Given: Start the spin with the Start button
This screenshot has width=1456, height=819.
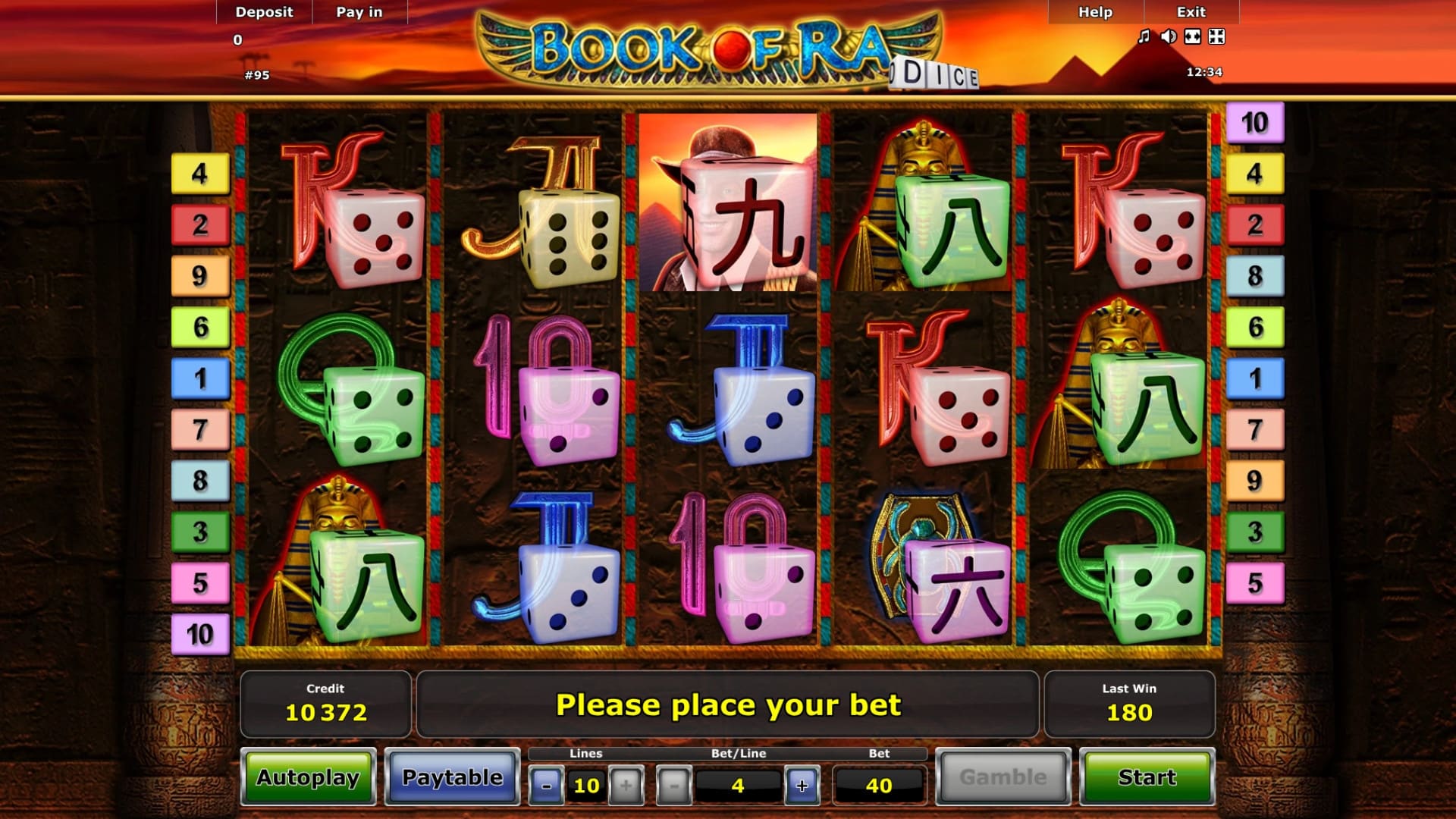Looking at the screenshot, I should [x=1147, y=777].
